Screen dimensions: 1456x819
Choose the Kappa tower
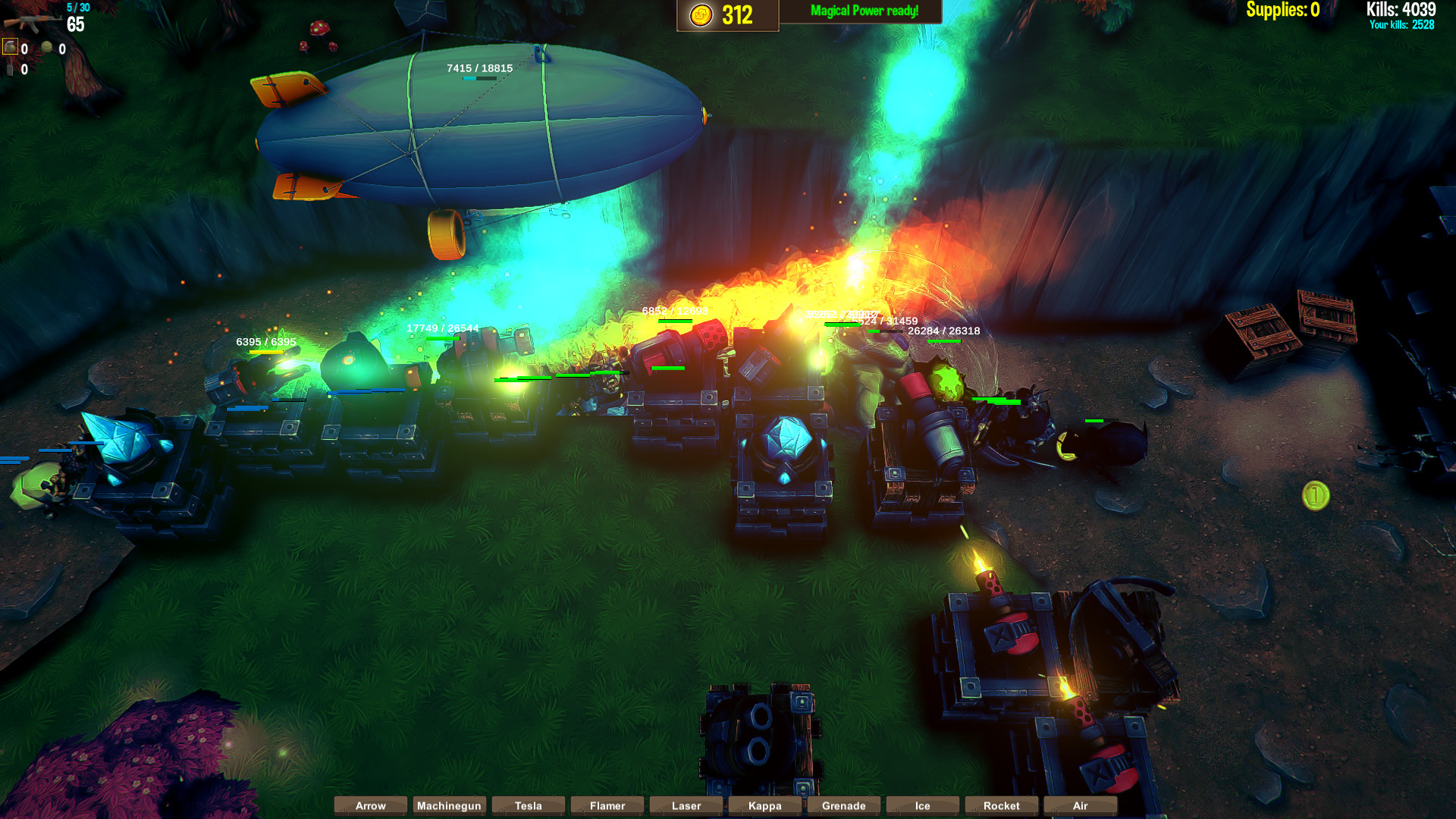(x=764, y=805)
